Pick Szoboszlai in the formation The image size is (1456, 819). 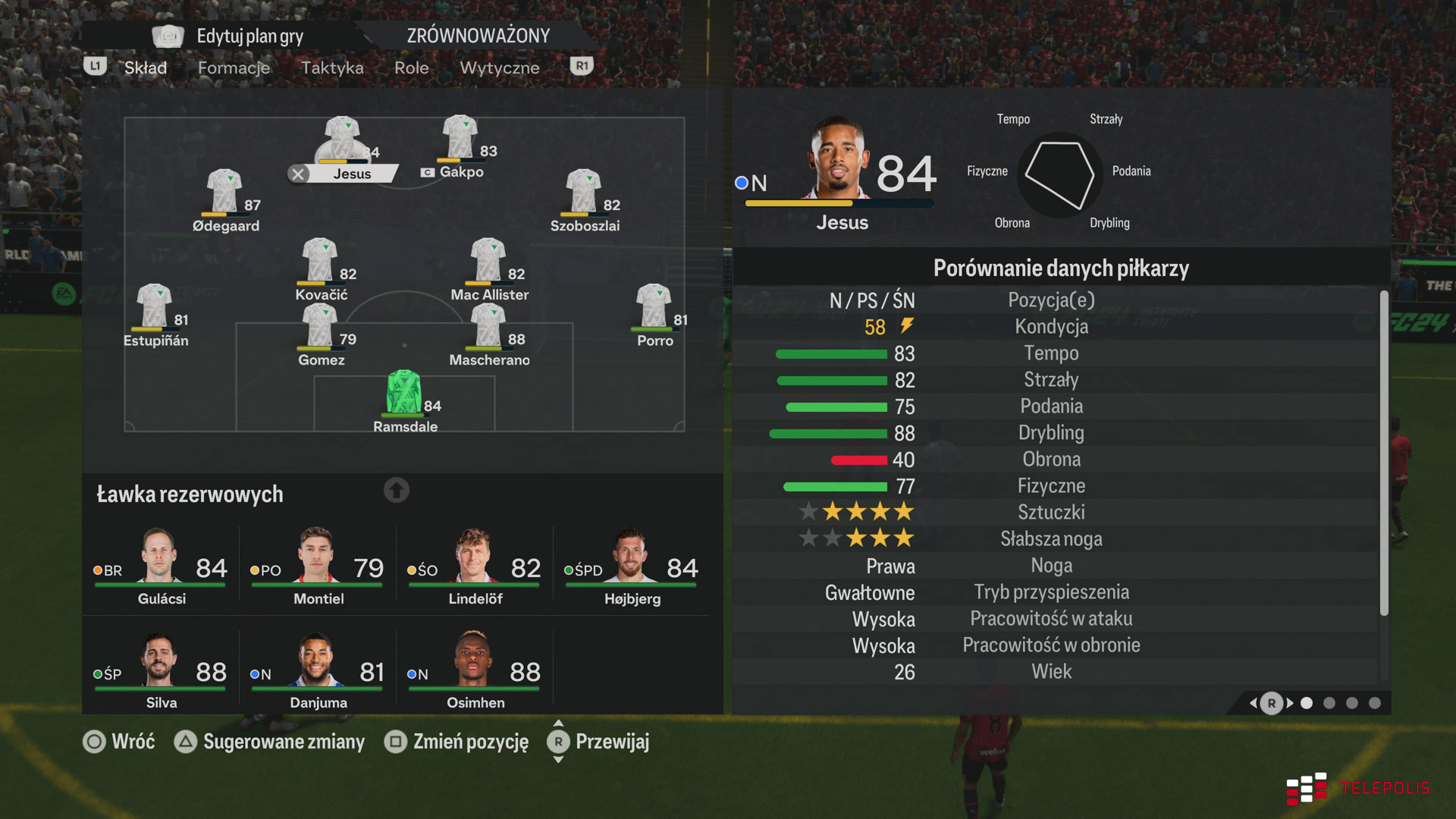pyautogui.click(x=584, y=193)
